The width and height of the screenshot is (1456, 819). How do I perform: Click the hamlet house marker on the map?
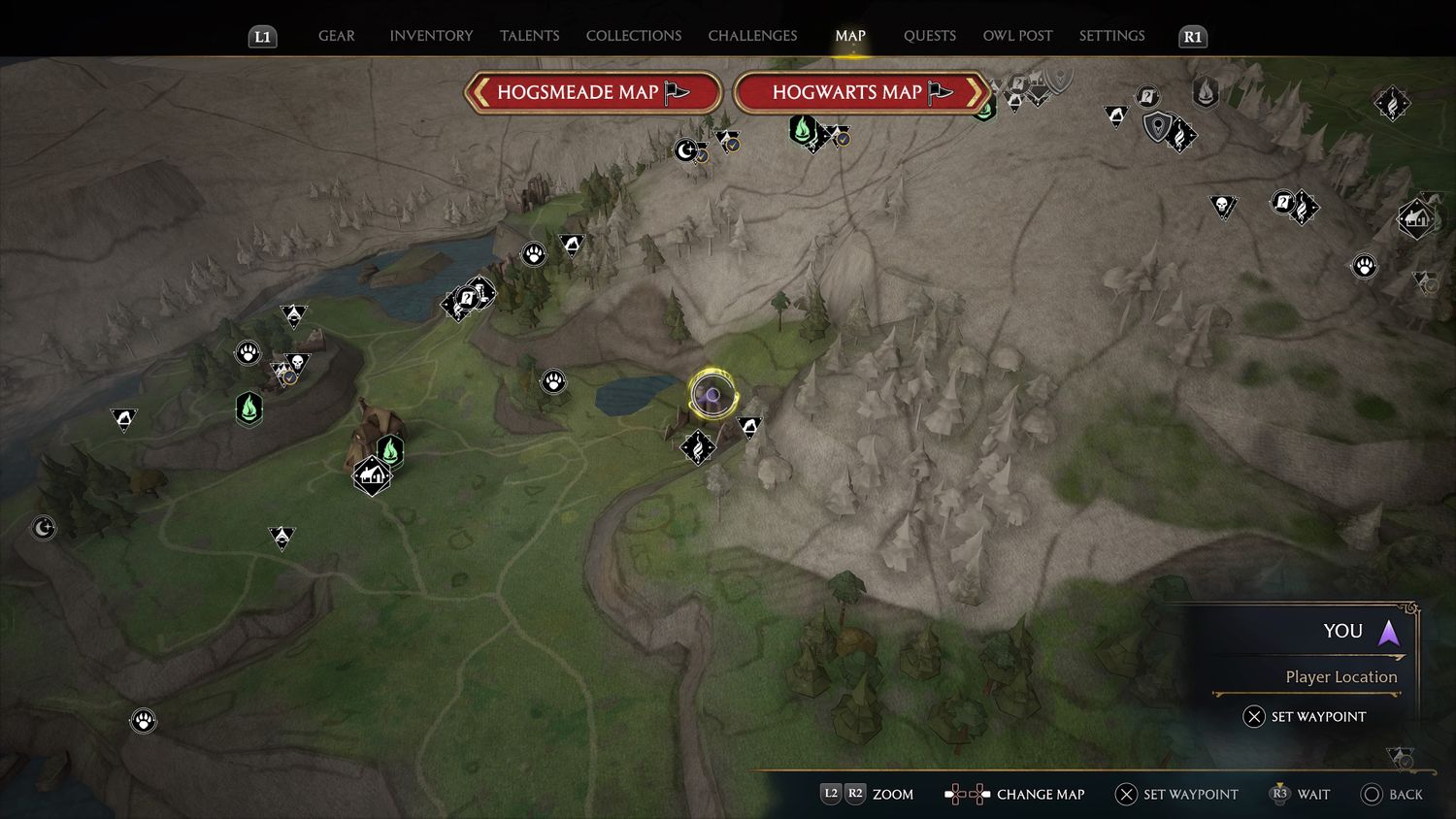(371, 475)
